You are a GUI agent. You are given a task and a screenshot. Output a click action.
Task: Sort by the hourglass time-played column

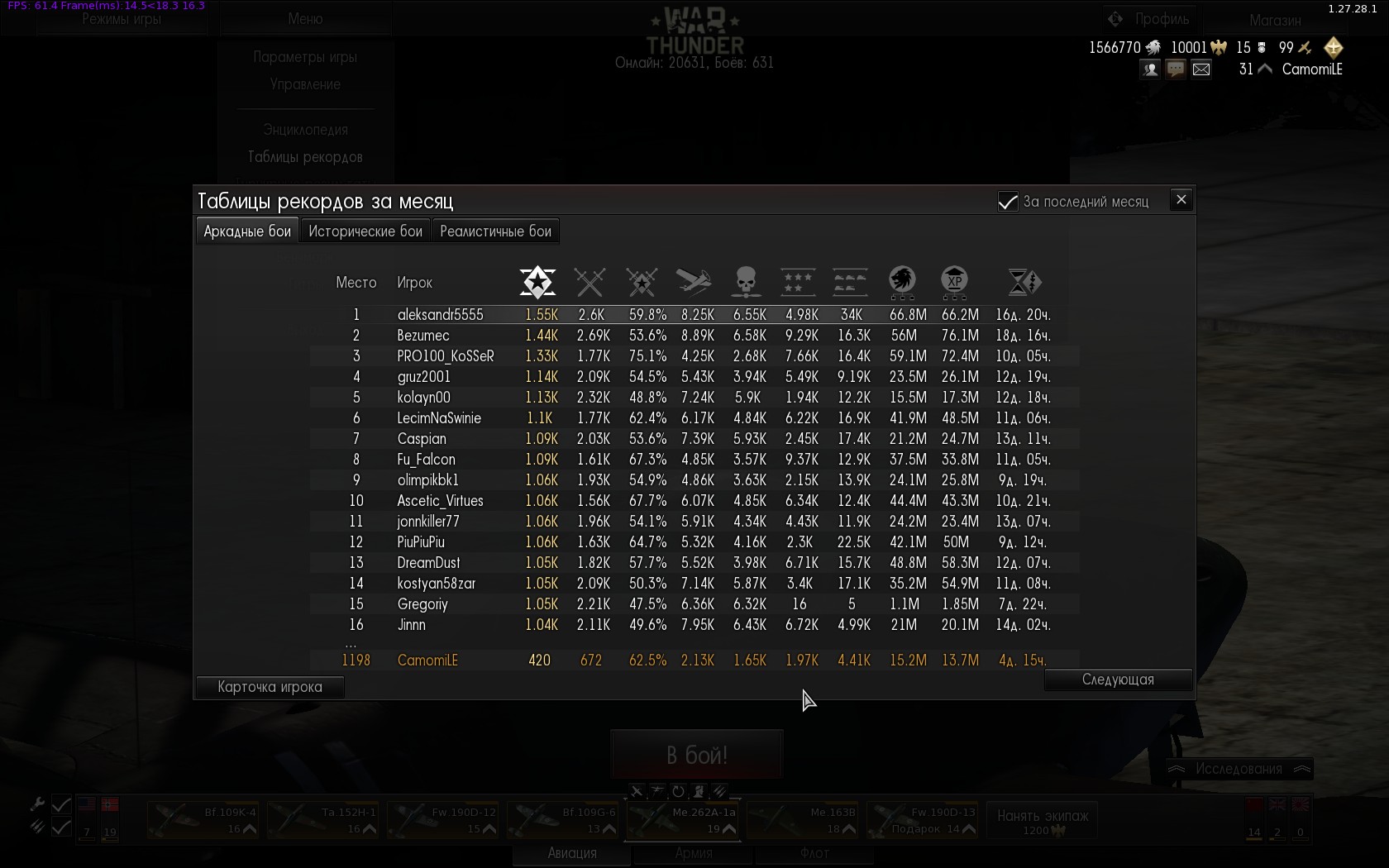(1024, 282)
